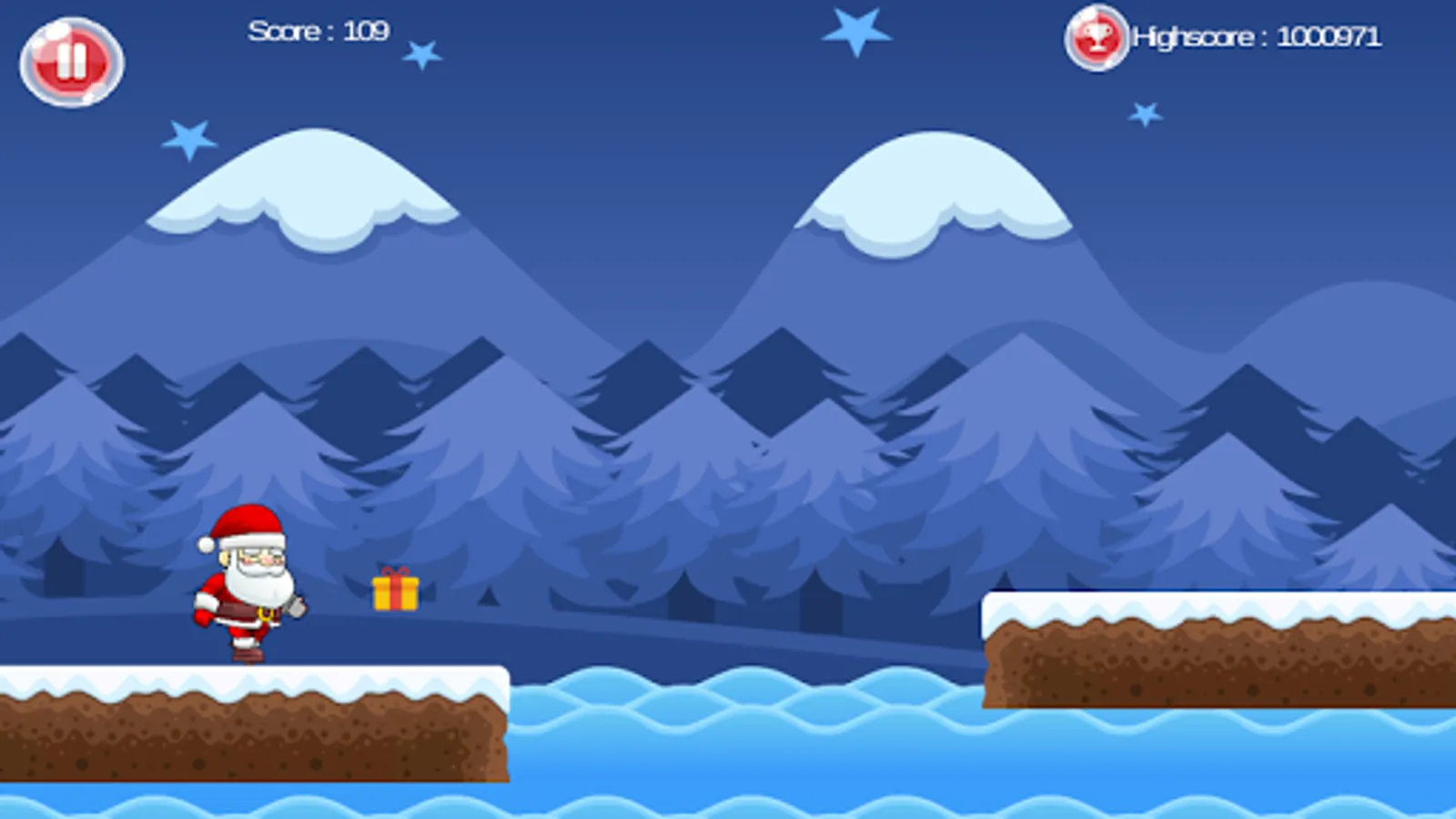1456x819 pixels.
Task: Click the pause bars inside the bubble
Action: pyautogui.click(x=71, y=62)
